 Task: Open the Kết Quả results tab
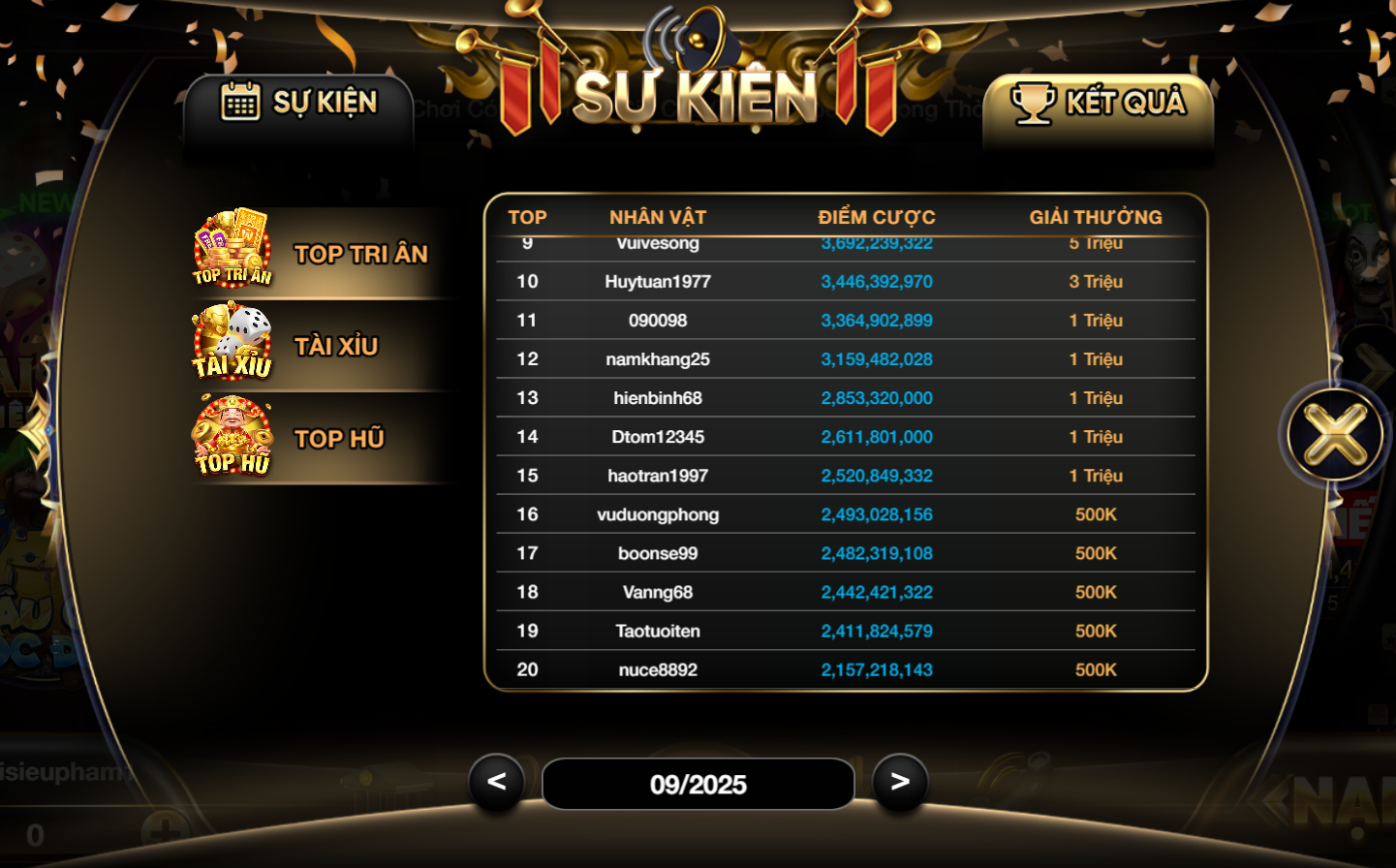1099,104
